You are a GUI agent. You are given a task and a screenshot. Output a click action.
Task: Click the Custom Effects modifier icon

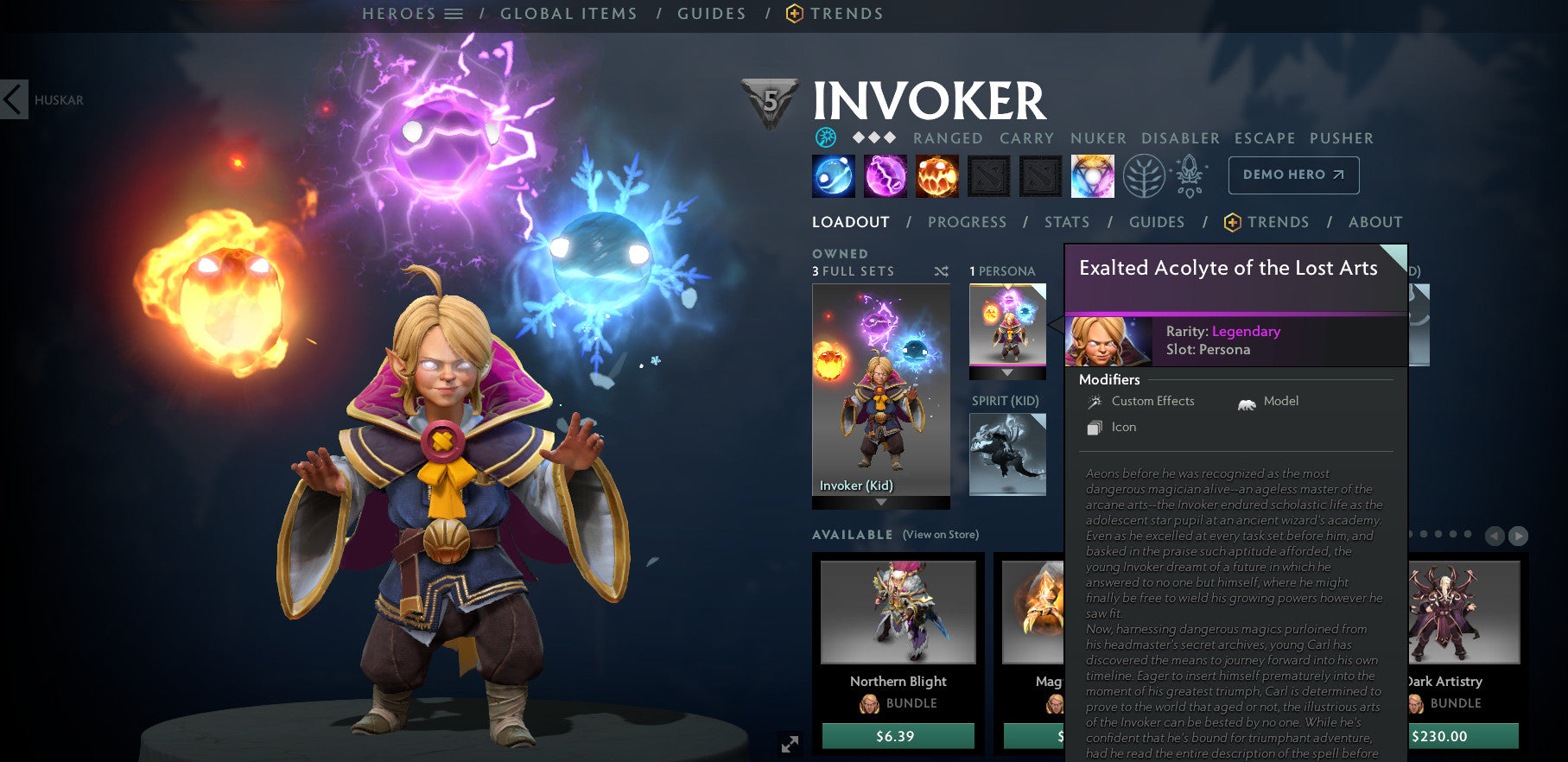pos(1095,401)
